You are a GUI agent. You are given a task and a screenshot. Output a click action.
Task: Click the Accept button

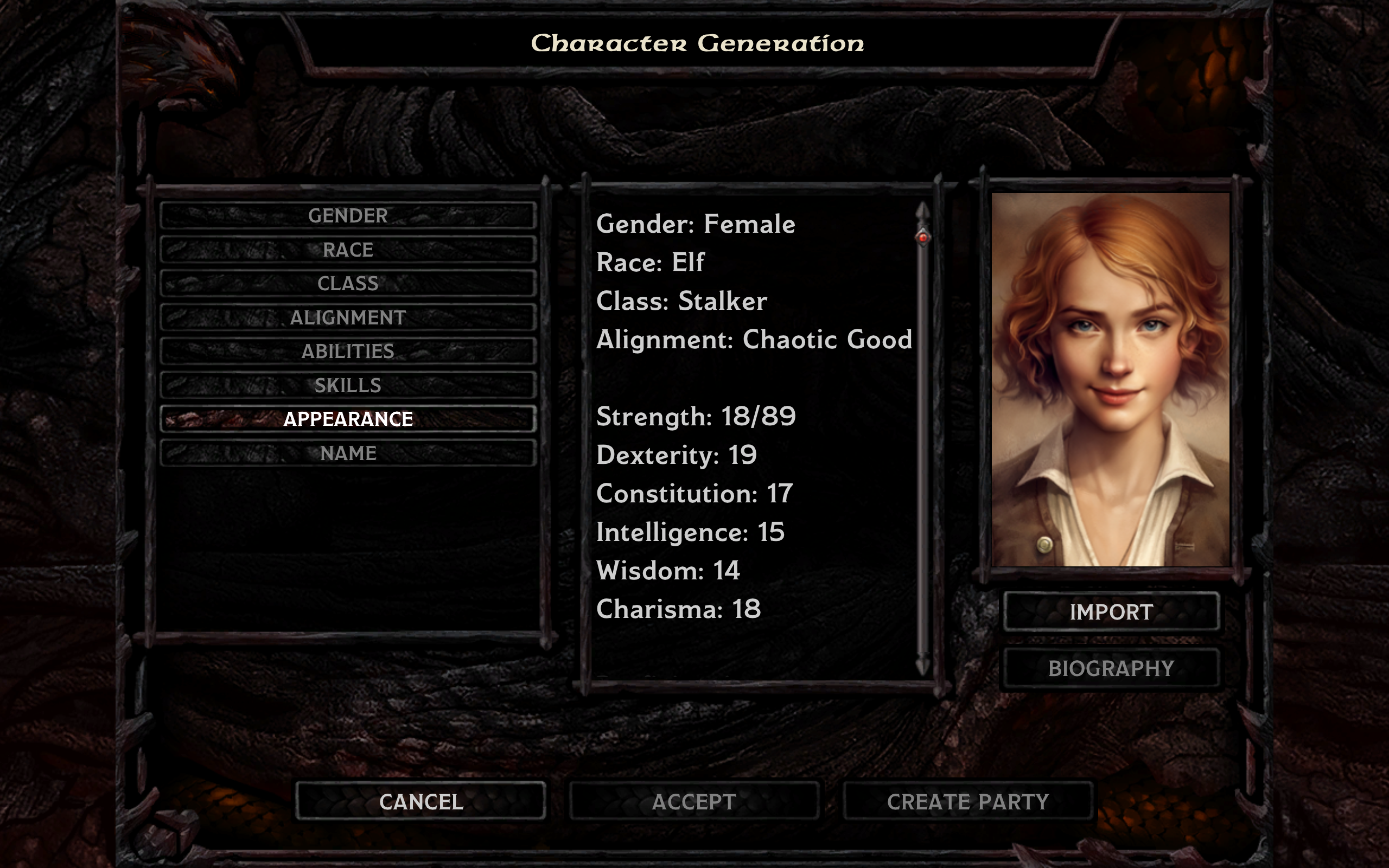coord(694,801)
